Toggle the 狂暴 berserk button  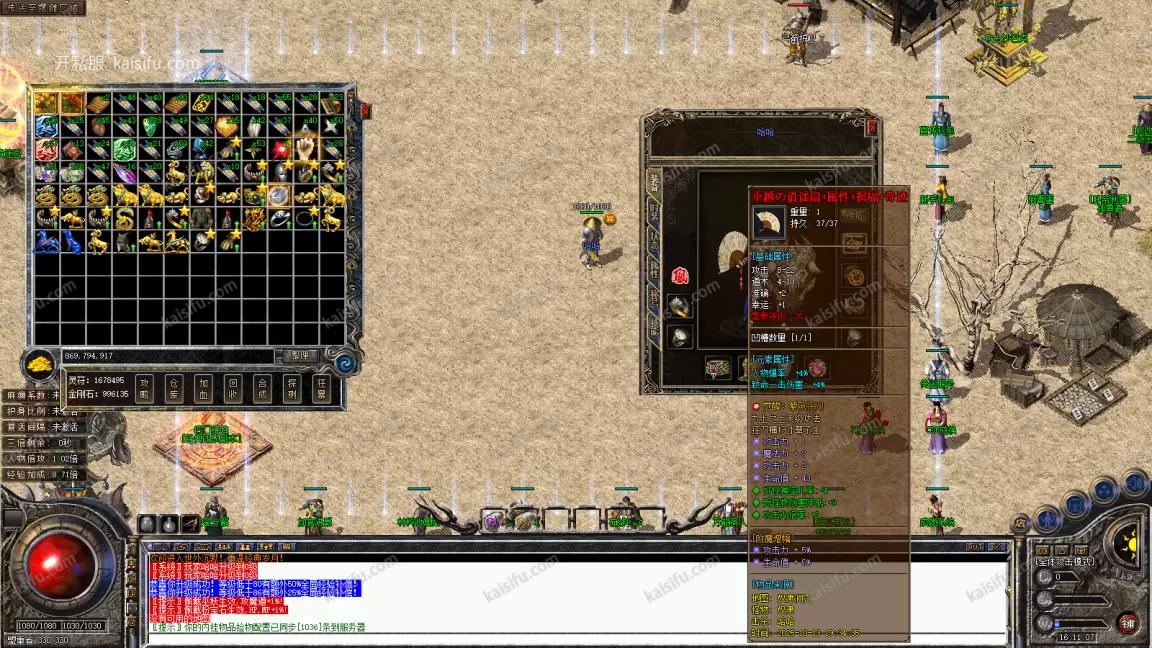pyautogui.click(x=322, y=387)
